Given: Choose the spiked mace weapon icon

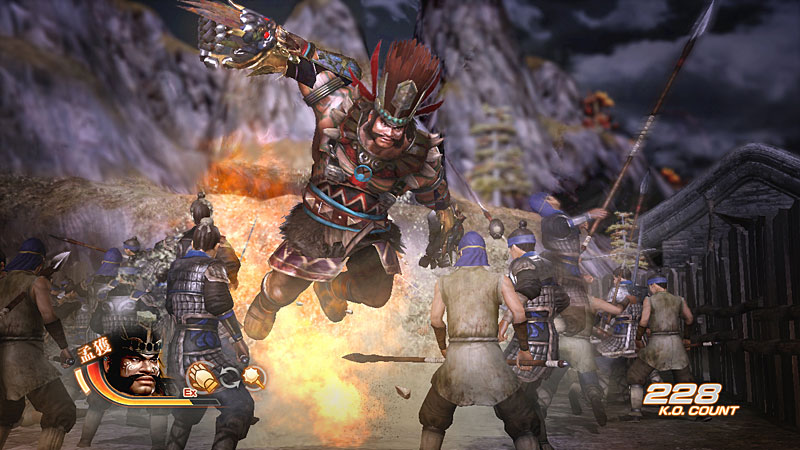Looking at the screenshot, I should 254,377.
